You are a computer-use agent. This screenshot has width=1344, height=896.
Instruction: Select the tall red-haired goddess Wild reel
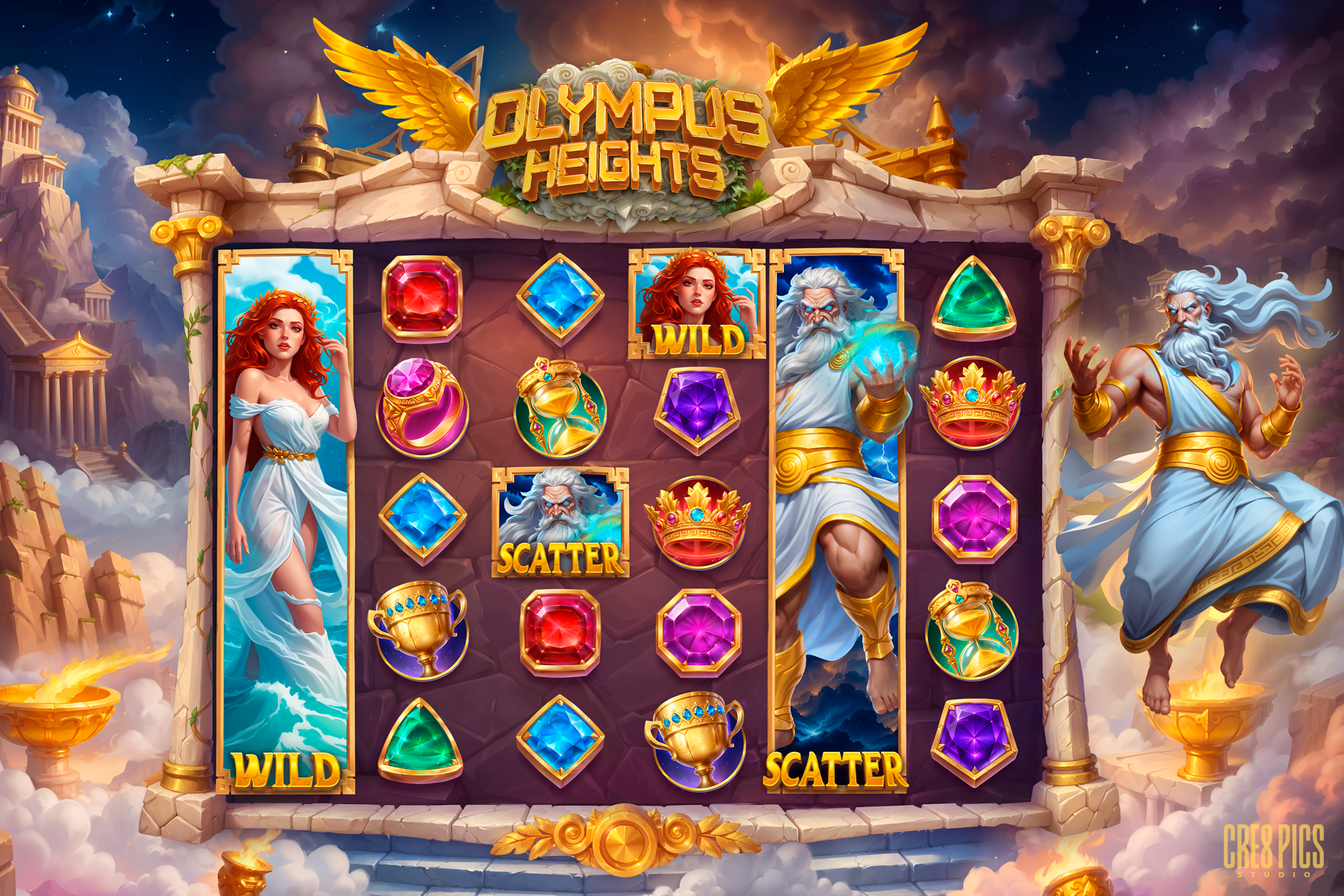(x=285, y=519)
